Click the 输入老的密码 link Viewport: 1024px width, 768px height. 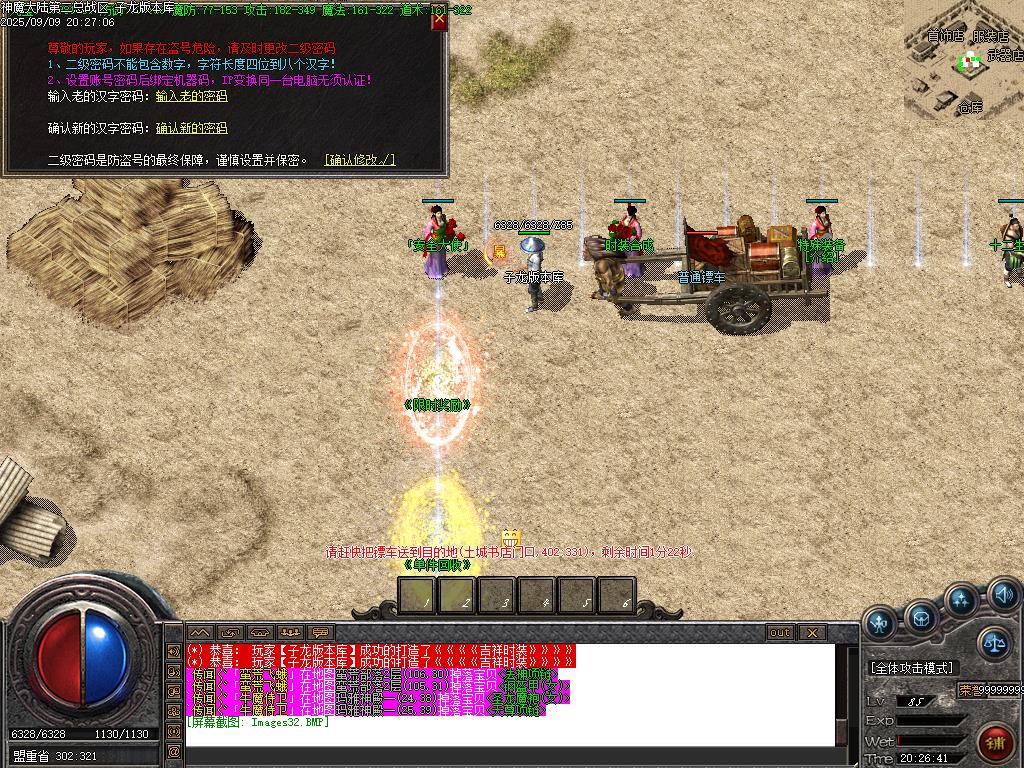click(x=192, y=97)
